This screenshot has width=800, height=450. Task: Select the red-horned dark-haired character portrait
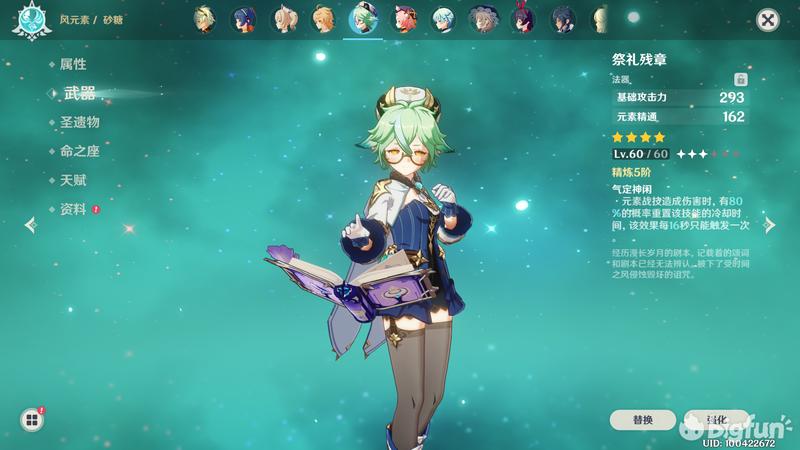tap(522, 19)
